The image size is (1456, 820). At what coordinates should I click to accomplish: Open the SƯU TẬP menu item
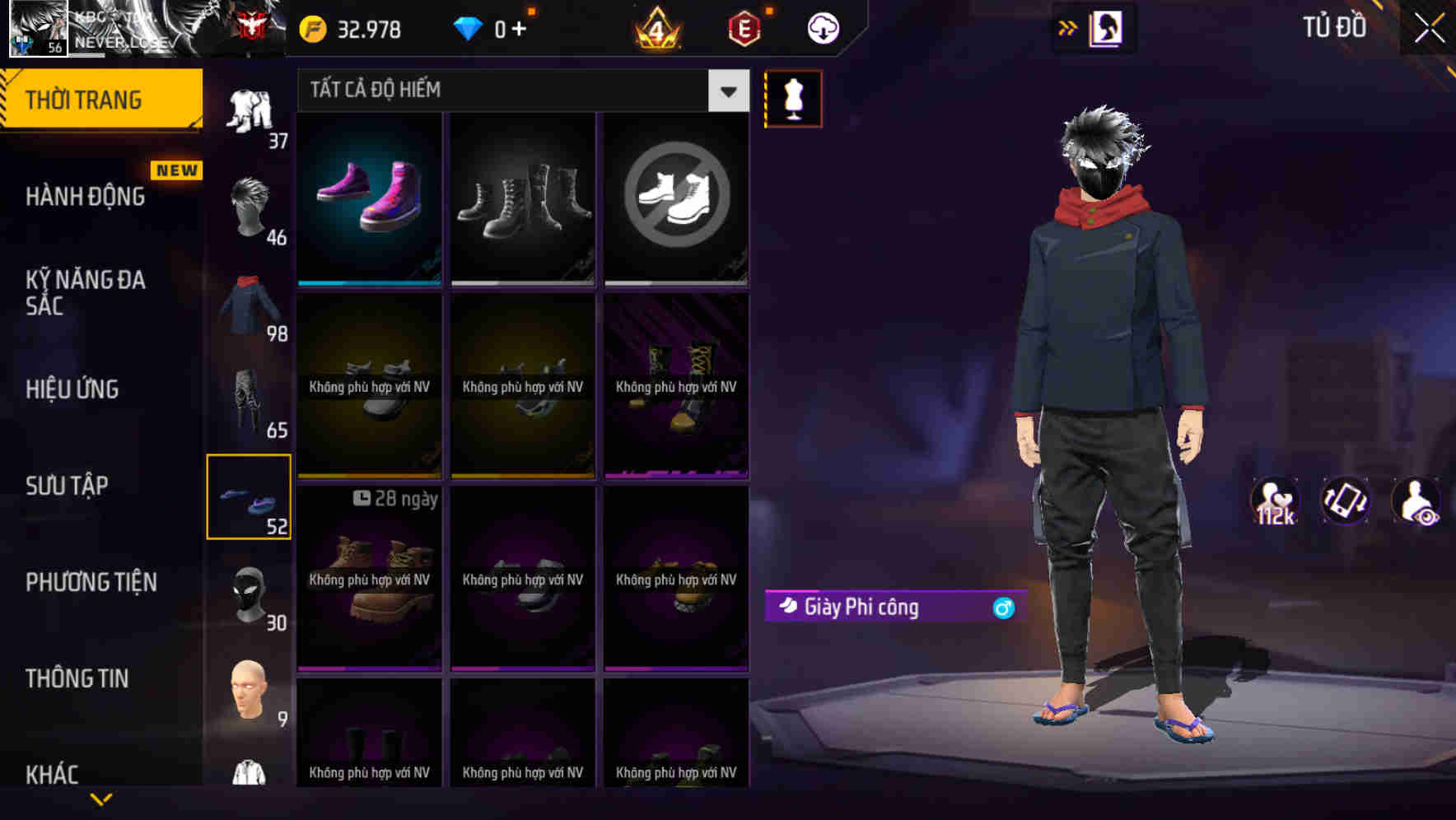tap(68, 486)
